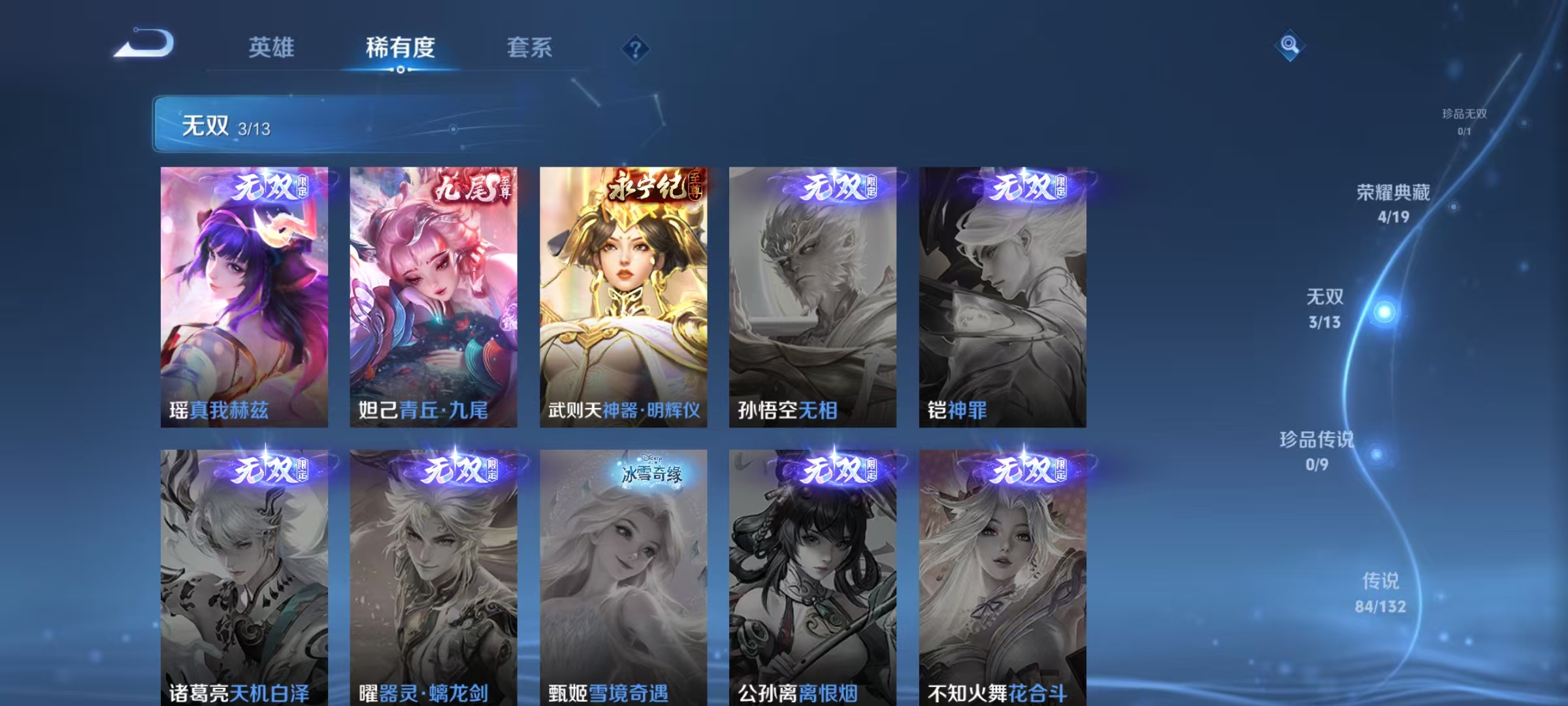The width and height of the screenshot is (1568, 706).
Task: Switch to the 英雄 tab
Action: tap(271, 47)
